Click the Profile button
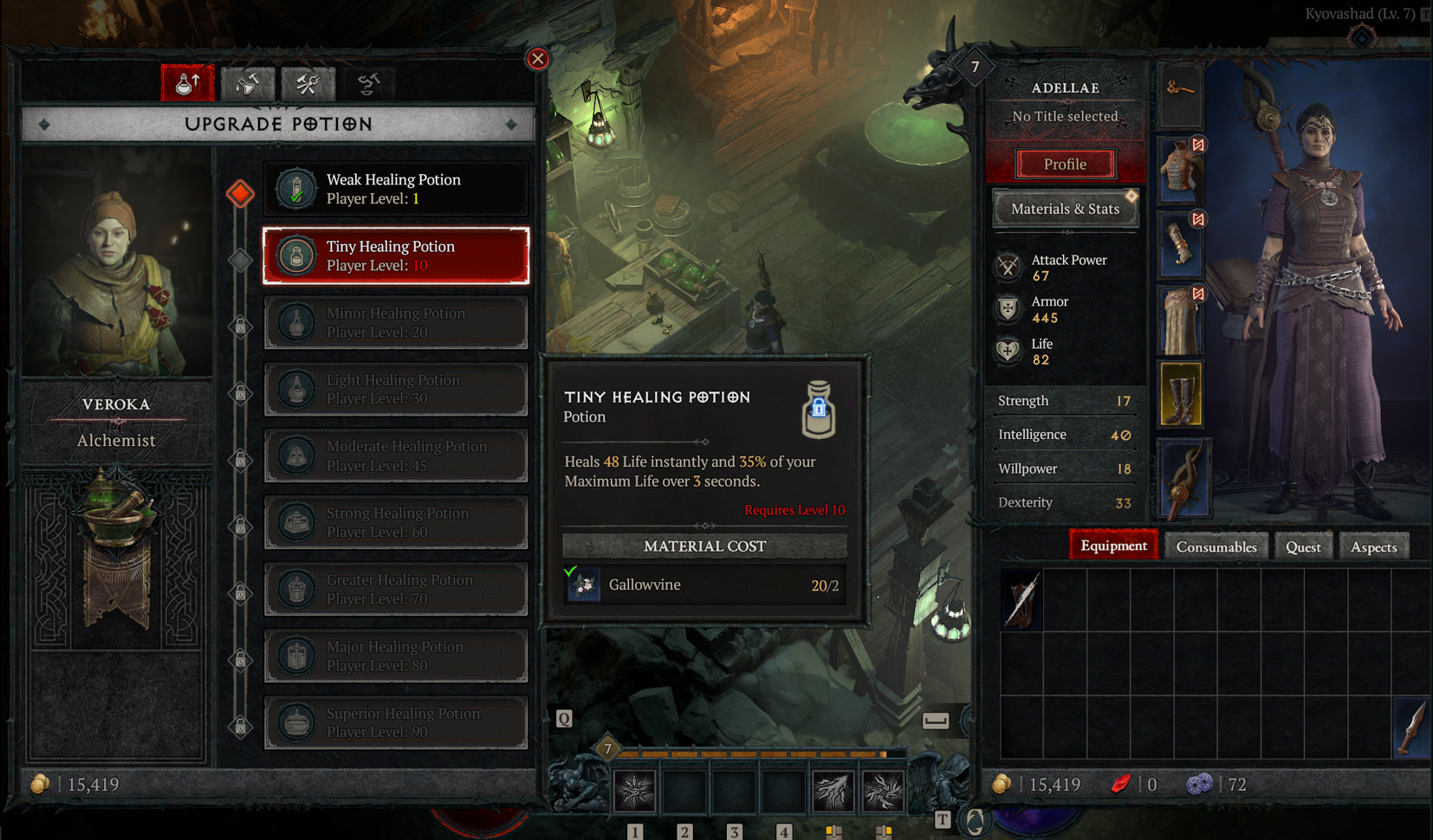This screenshot has height=840, width=1433. click(x=1065, y=164)
